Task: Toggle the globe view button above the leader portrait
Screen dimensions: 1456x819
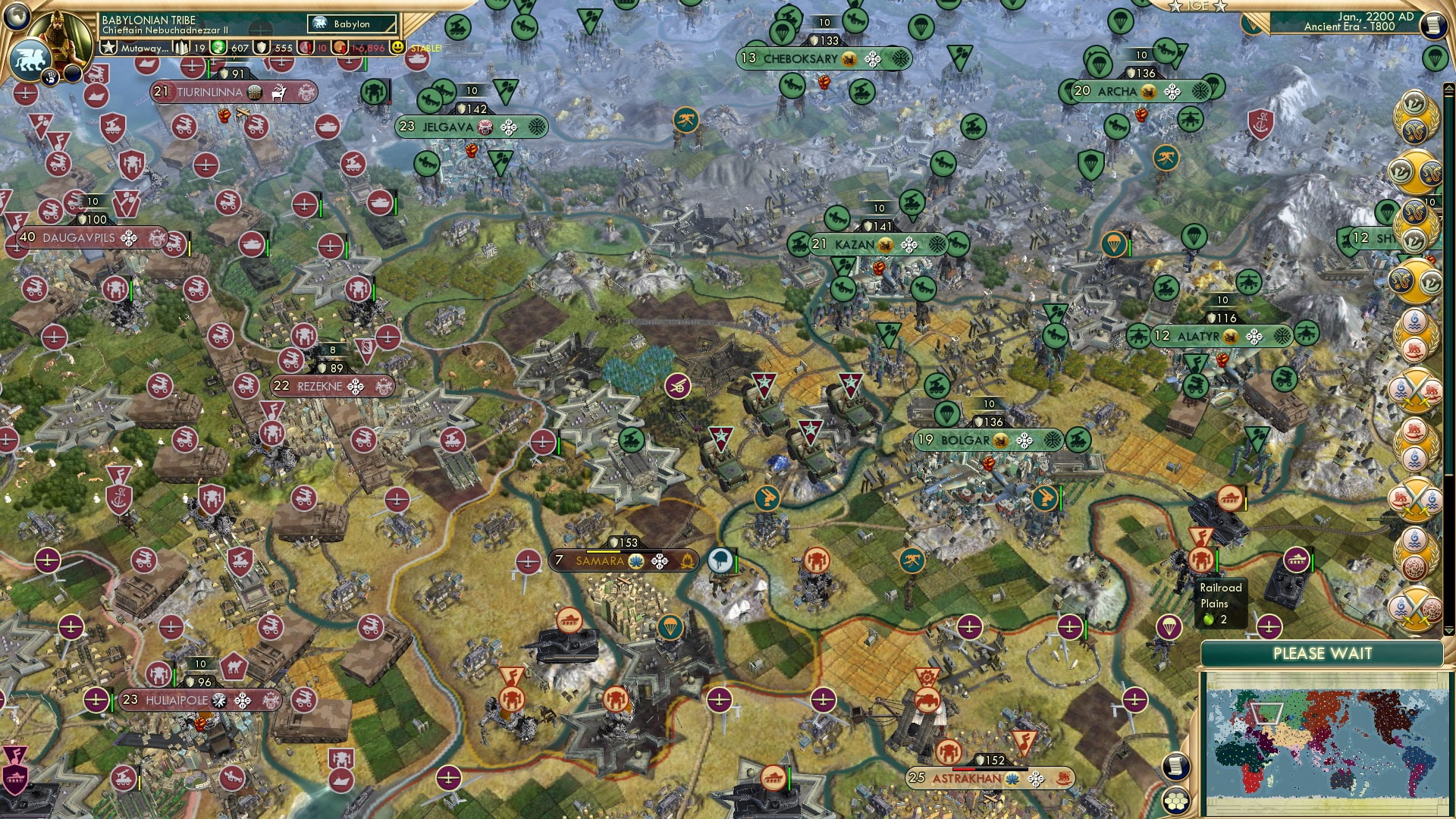Action: (16, 16)
